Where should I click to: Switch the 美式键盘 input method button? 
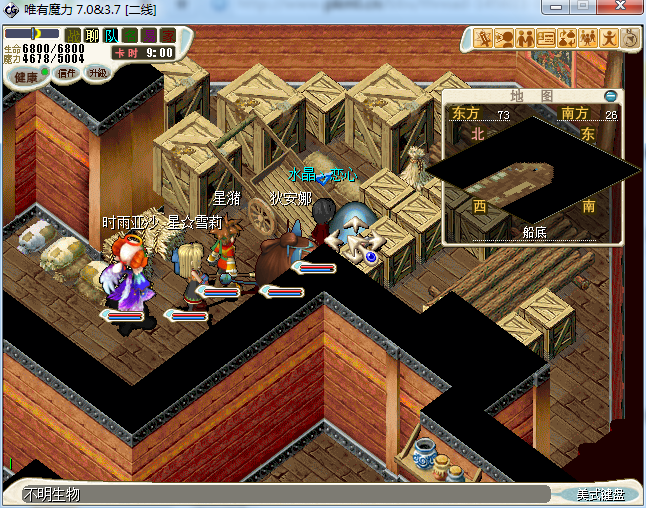(x=600, y=494)
